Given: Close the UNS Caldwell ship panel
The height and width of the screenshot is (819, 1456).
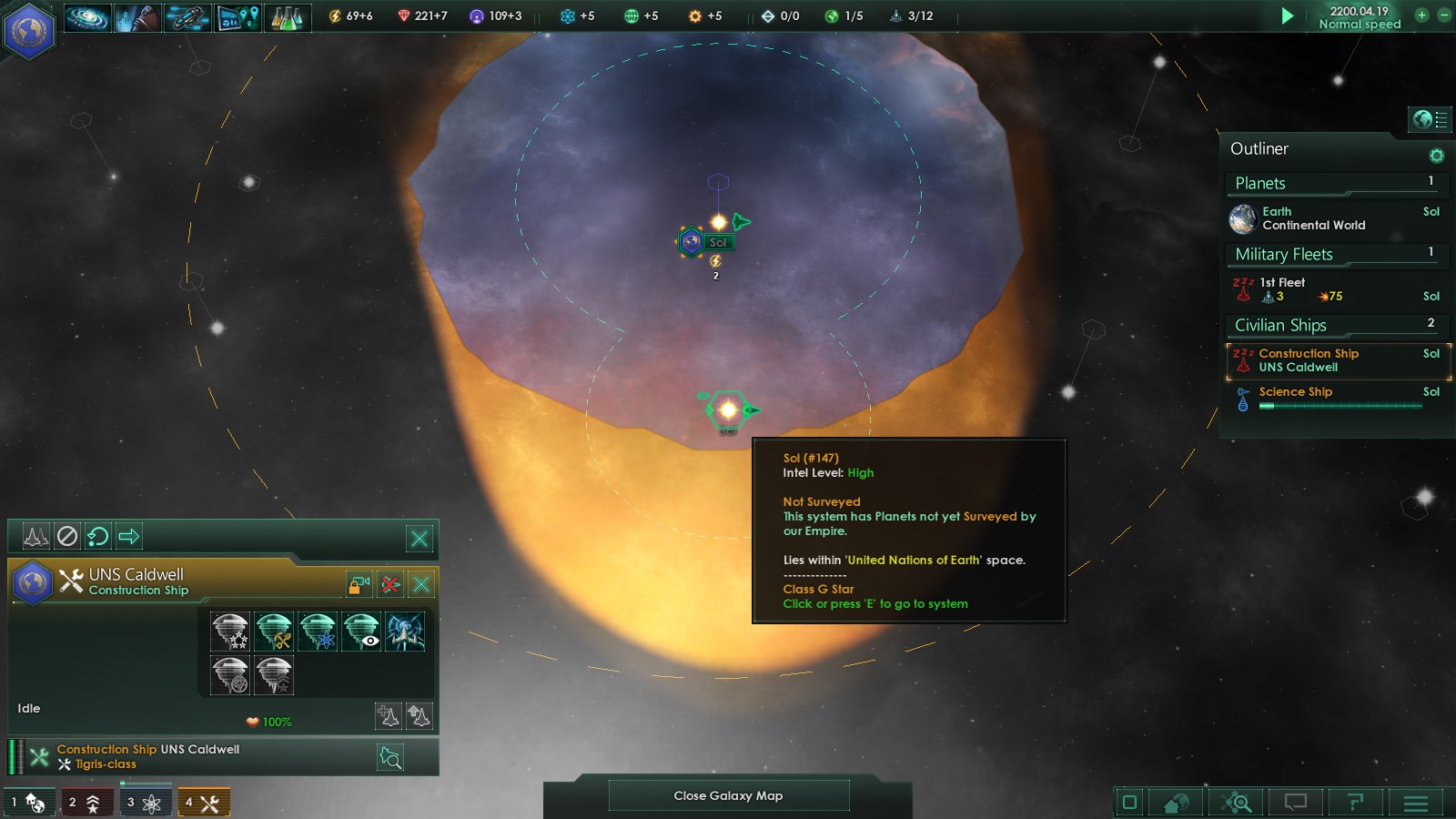Looking at the screenshot, I should (x=421, y=584).
